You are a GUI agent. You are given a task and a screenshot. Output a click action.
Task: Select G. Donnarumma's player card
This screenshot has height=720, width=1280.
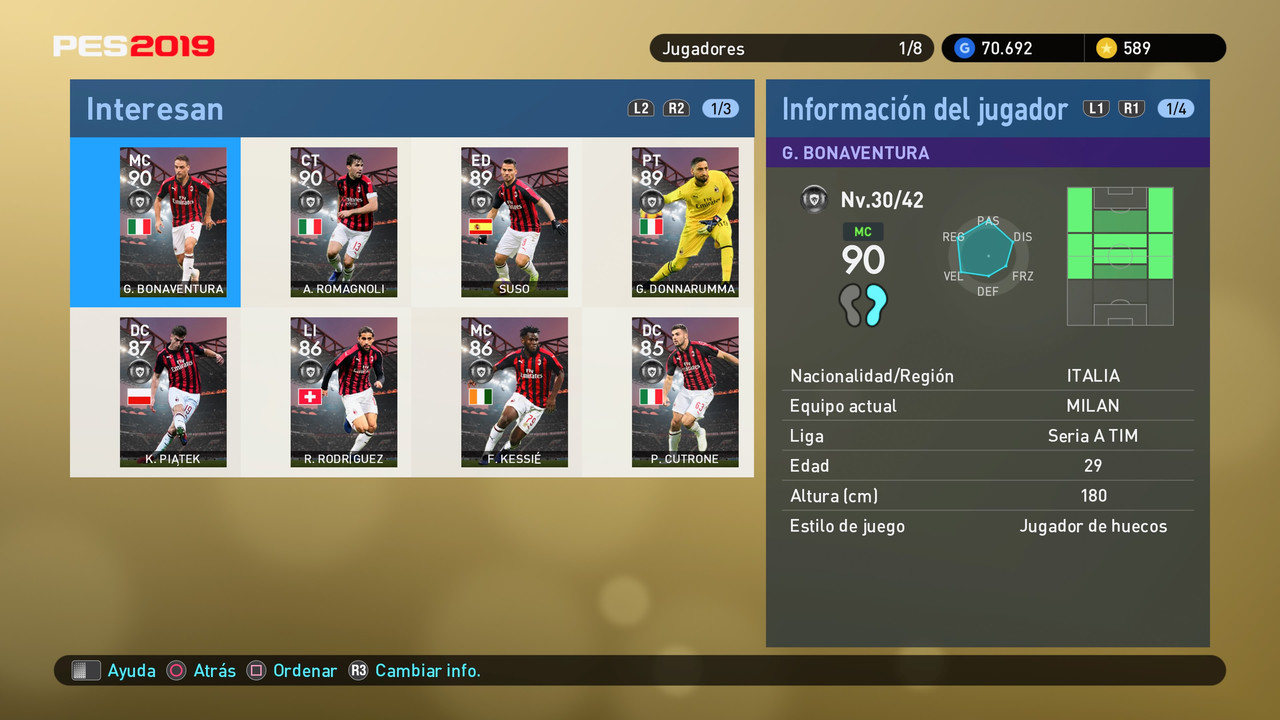point(685,222)
